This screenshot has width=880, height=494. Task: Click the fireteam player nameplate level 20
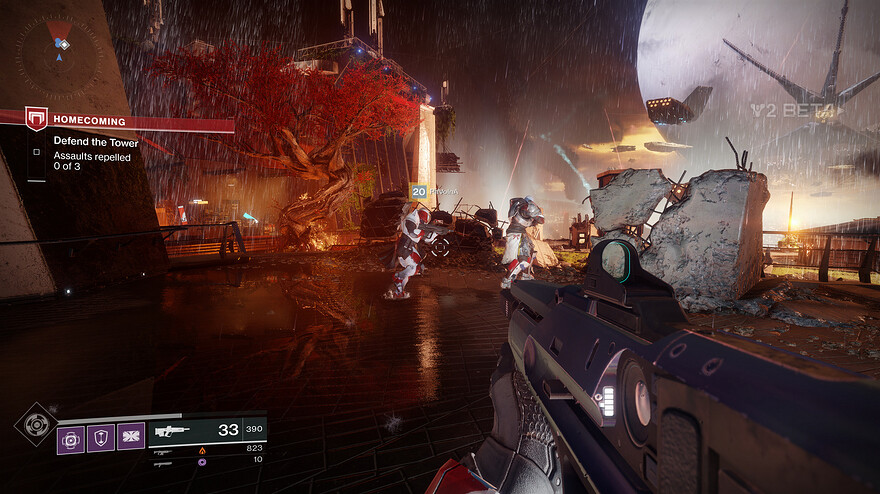(433, 191)
